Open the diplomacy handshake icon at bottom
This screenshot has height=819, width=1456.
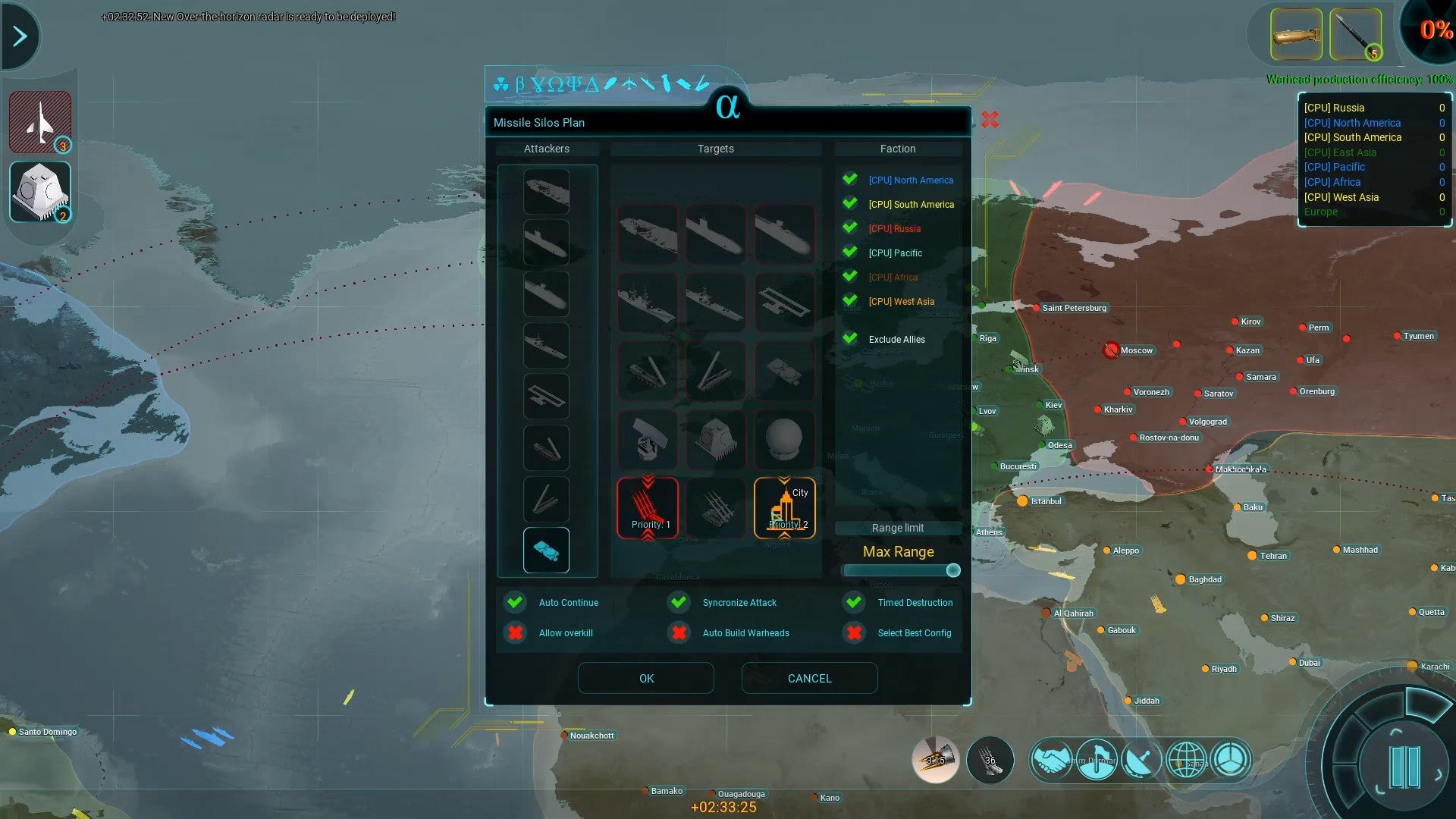coord(1052,759)
